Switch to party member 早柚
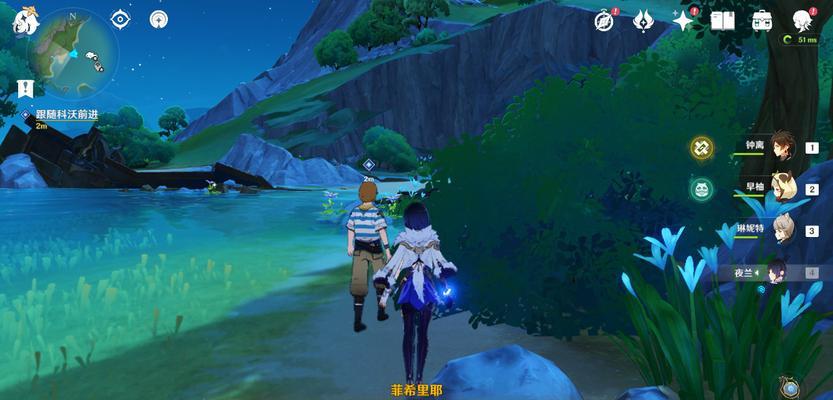The image size is (833, 400). 780,188
